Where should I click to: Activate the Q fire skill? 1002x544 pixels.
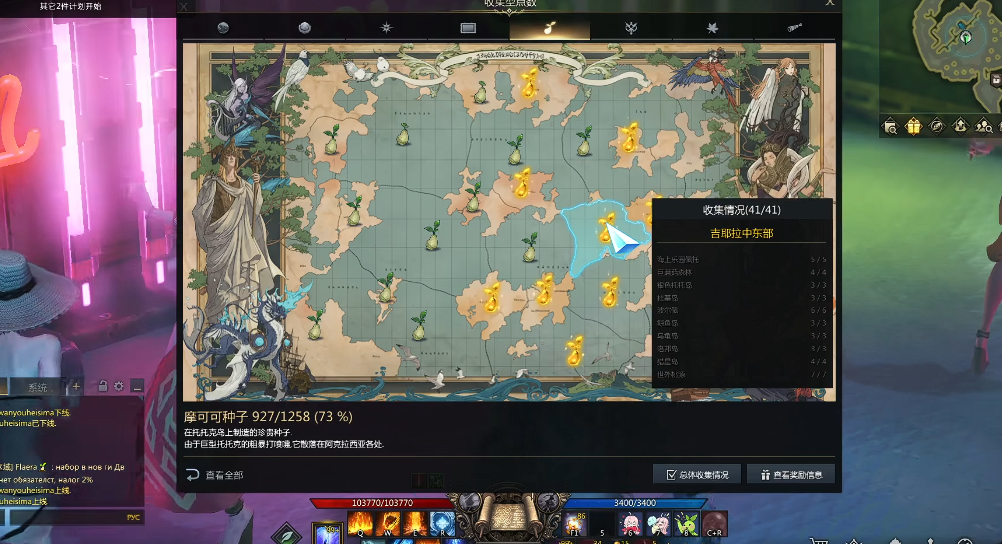[360, 523]
